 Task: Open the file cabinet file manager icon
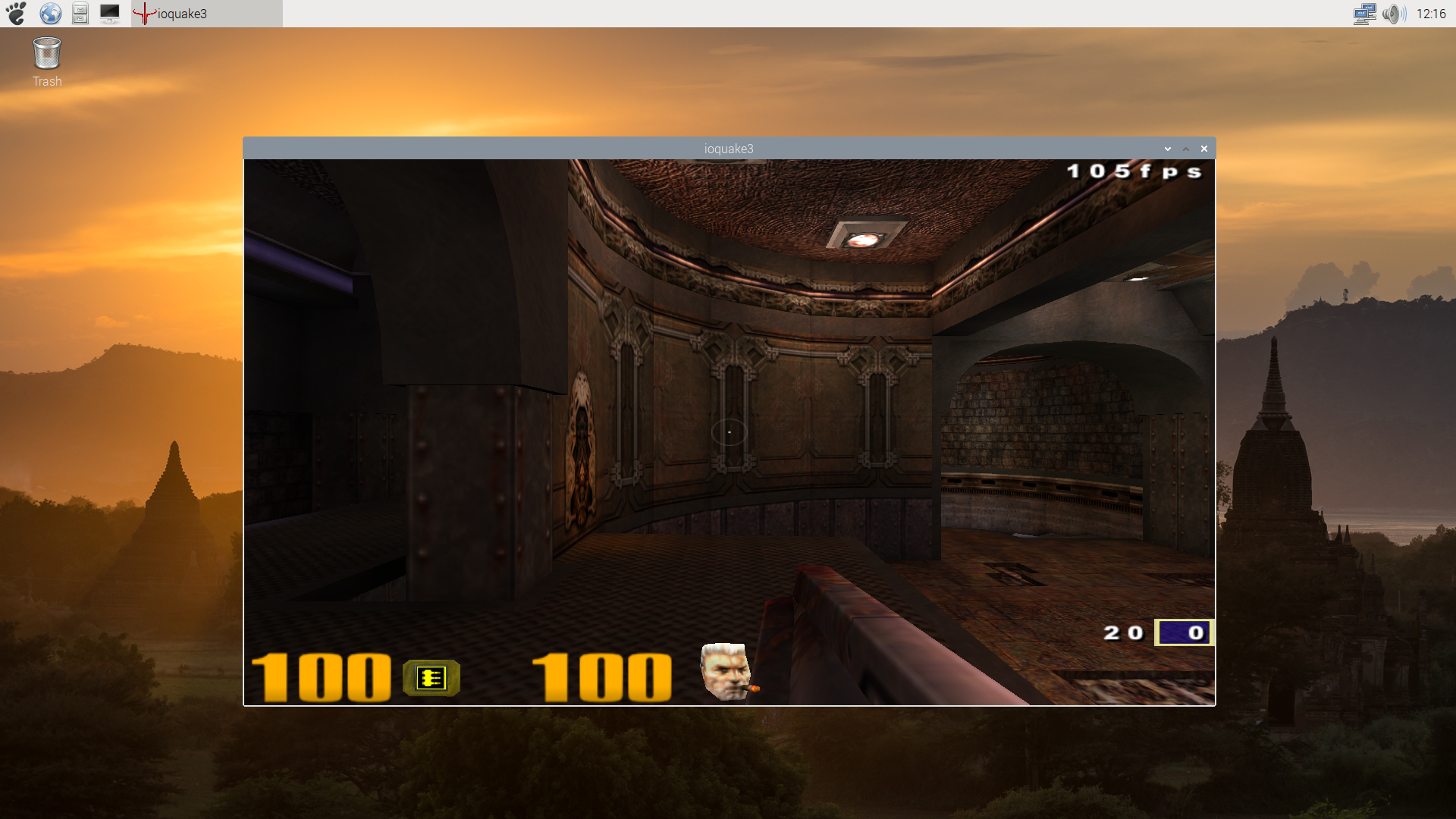pyautogui.click(x=79, y=13)
